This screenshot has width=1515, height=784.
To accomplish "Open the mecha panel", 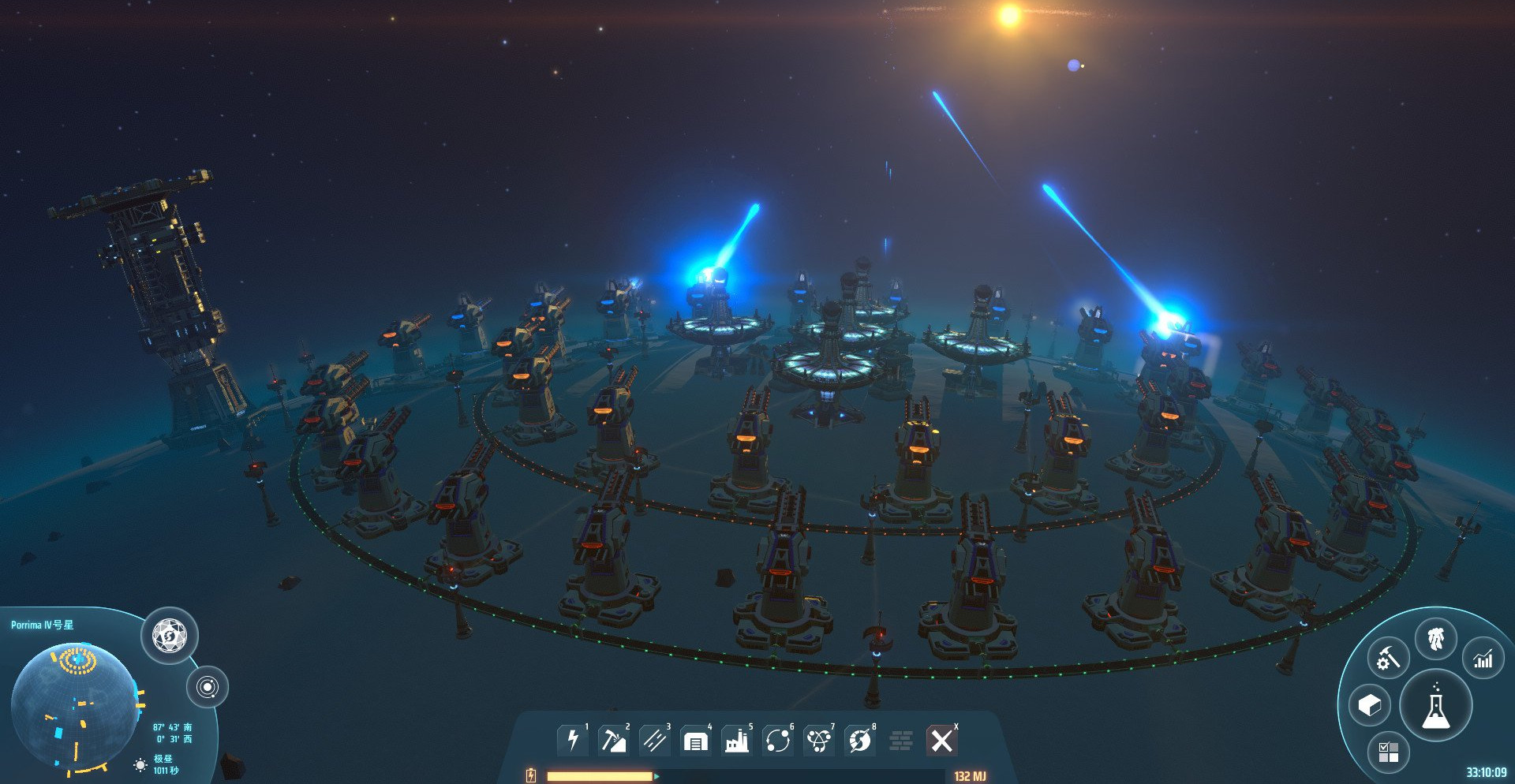I will point(1435,639).
